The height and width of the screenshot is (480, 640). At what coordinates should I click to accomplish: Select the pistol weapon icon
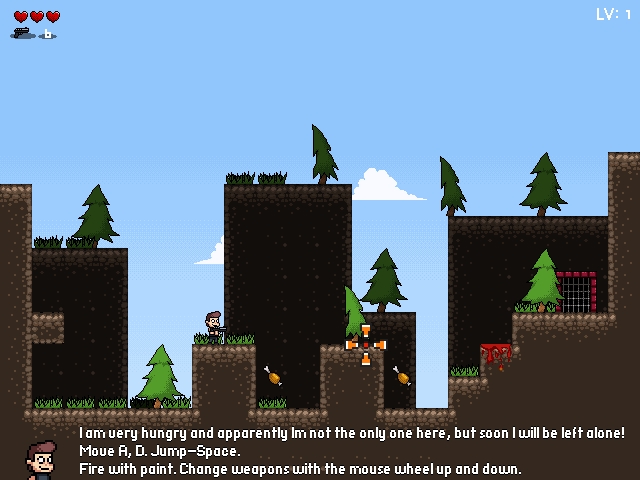[22, 33]
